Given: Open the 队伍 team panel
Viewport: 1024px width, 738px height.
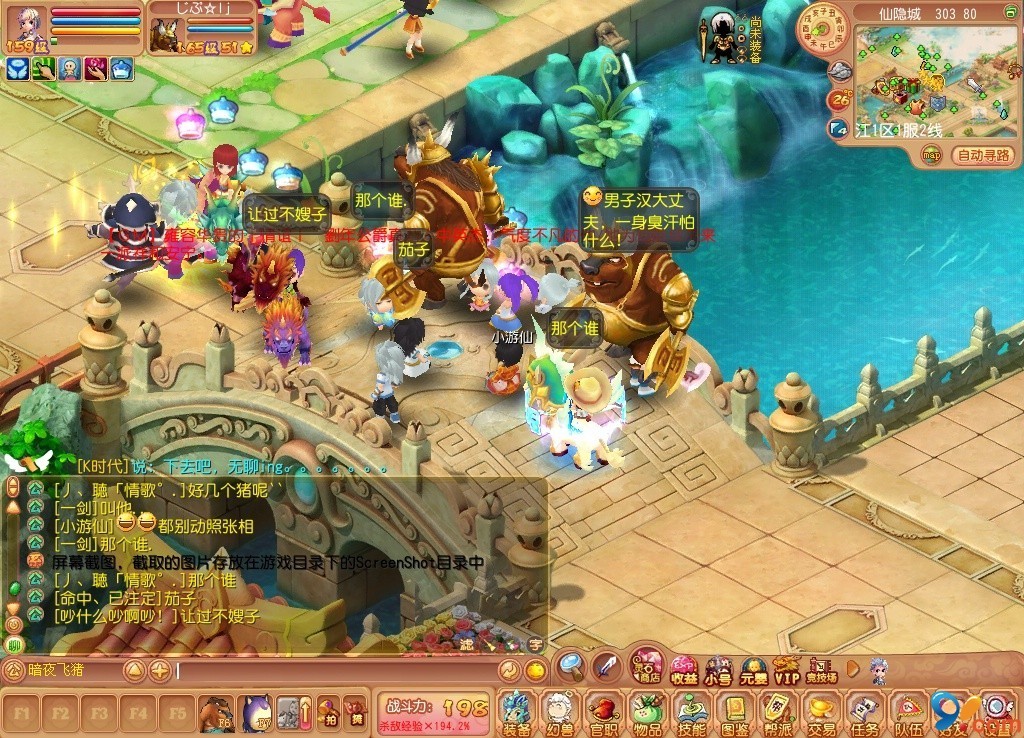Looking at the screenshot, I should pyautogui.click(x=908, y=712).
